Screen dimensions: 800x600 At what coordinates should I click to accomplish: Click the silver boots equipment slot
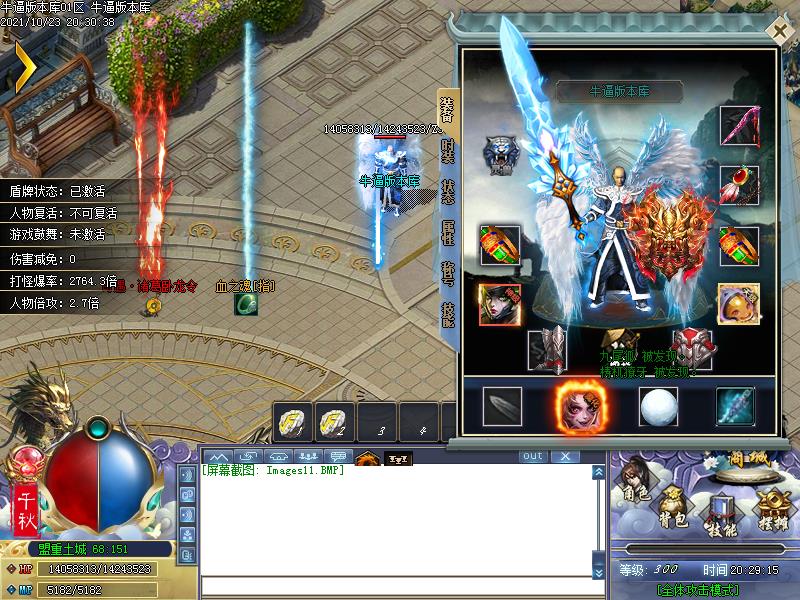coord(548,349)
